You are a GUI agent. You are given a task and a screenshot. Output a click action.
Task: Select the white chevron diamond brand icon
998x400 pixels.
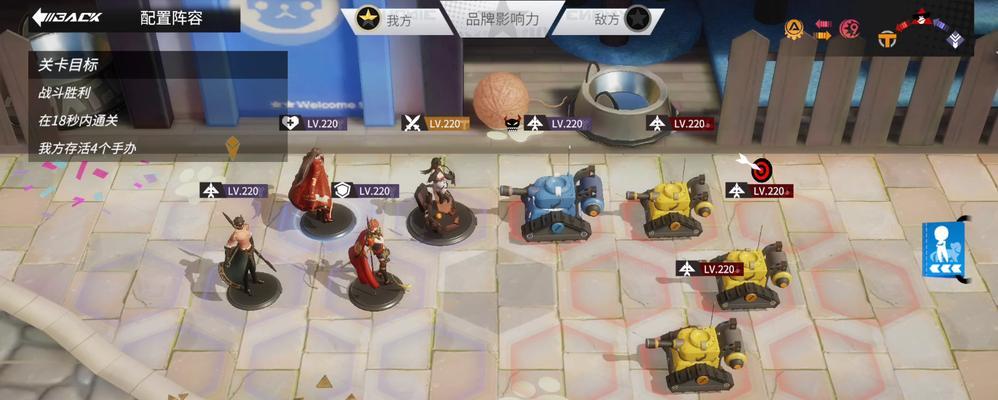(954, 39)
